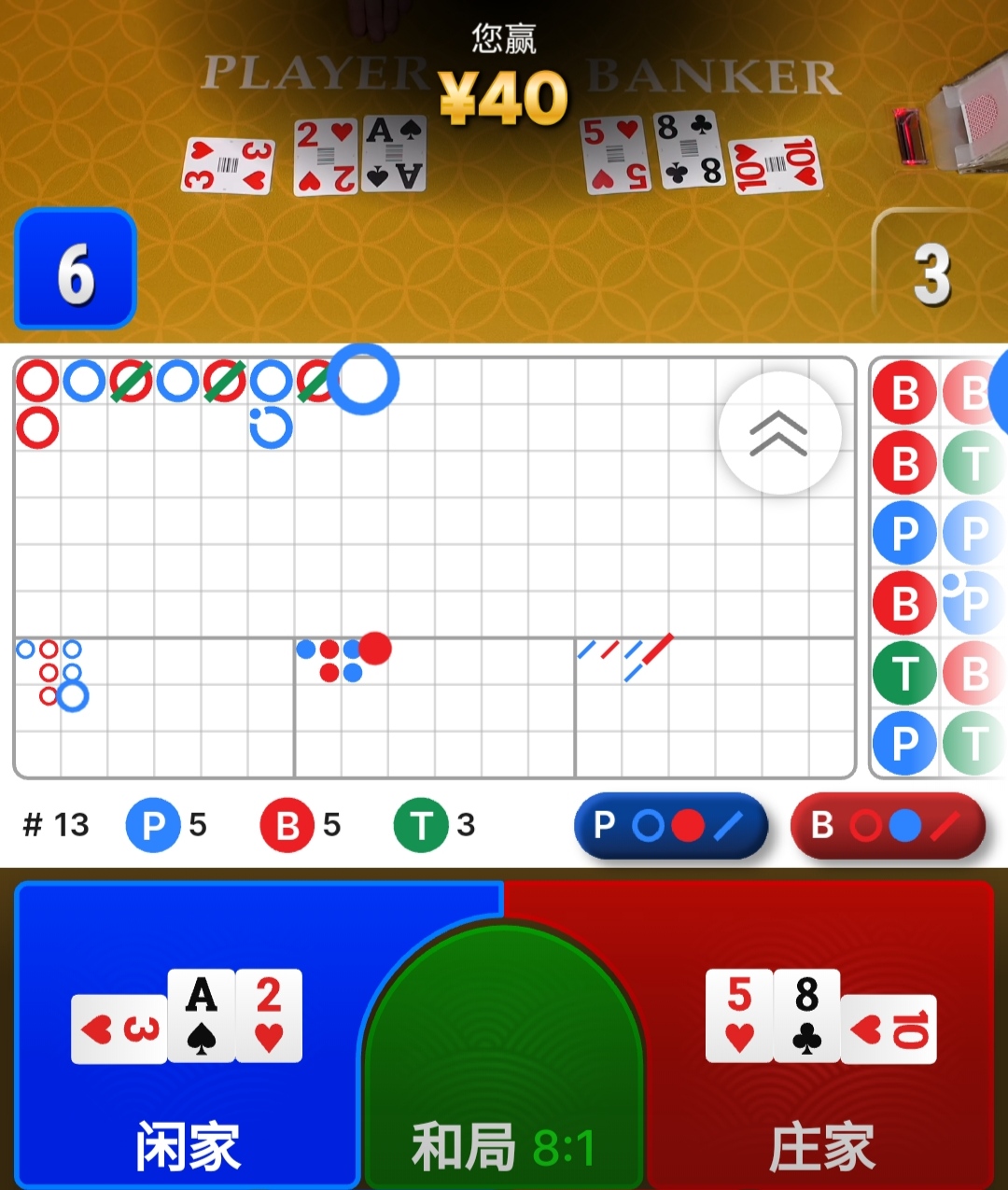Screen dimensions: 1008x1190
Task: Open the bead road B/P/T panel
Action: pos(938,567)
